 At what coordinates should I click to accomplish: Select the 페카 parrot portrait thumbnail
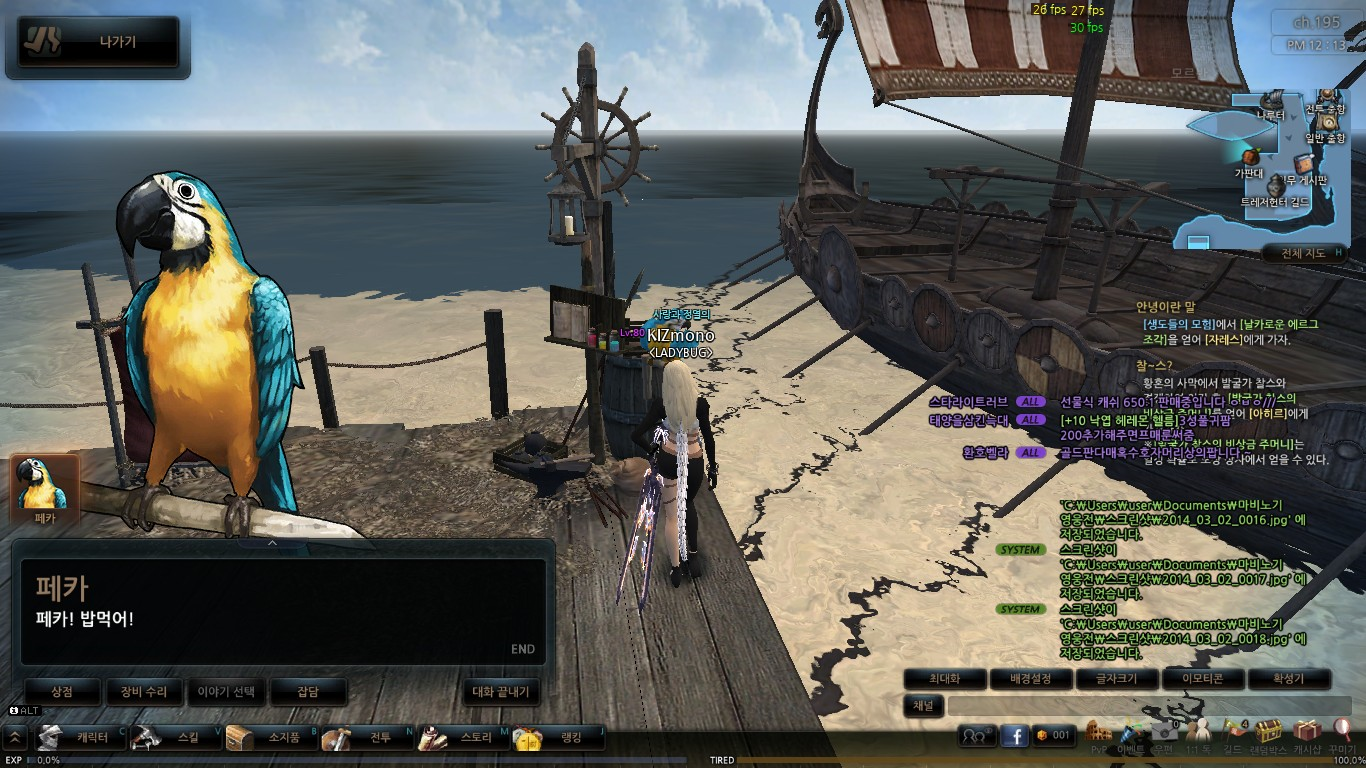45,490
